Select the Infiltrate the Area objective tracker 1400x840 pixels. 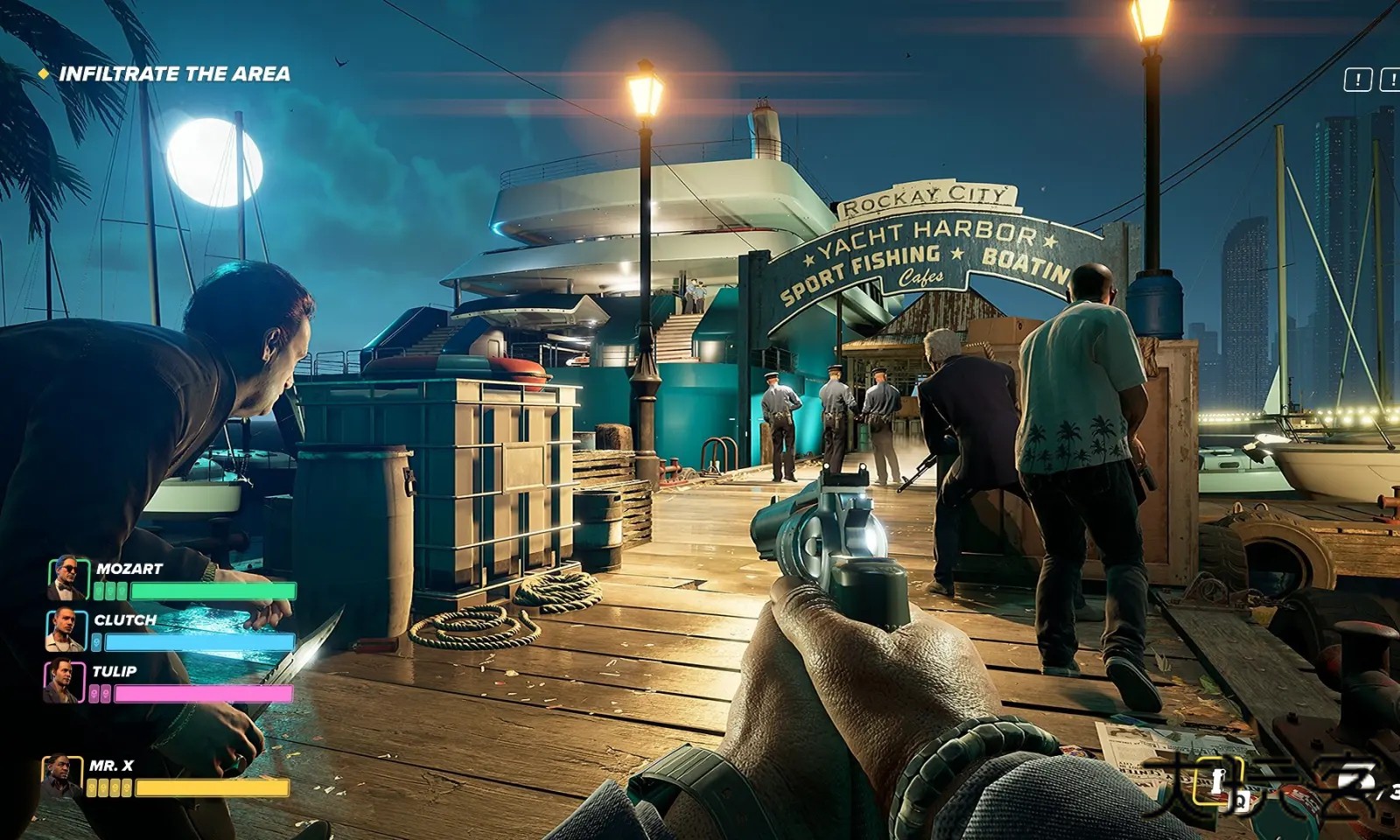coord(173,74)
